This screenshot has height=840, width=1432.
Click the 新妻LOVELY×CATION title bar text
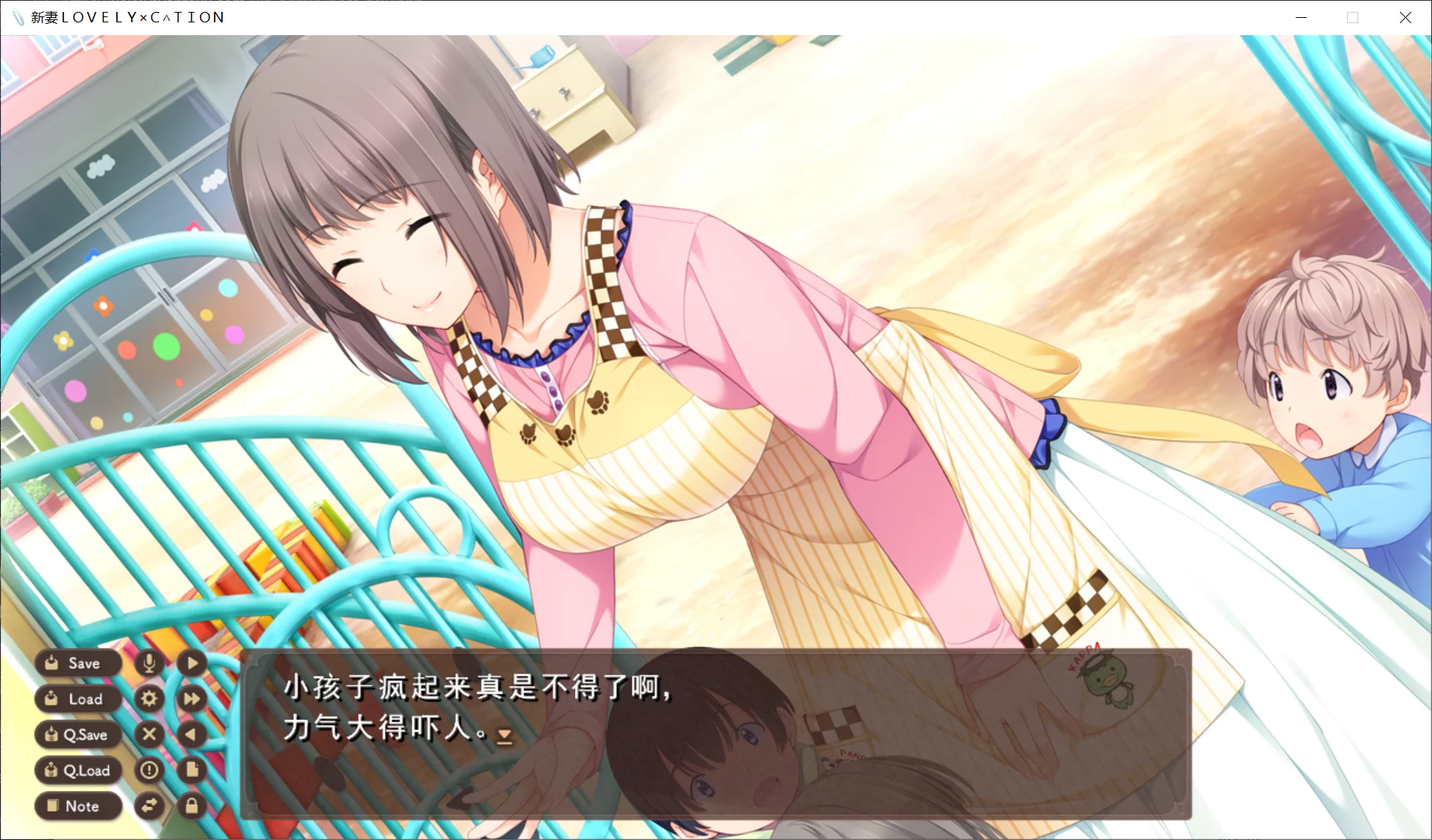coord(127,17)
